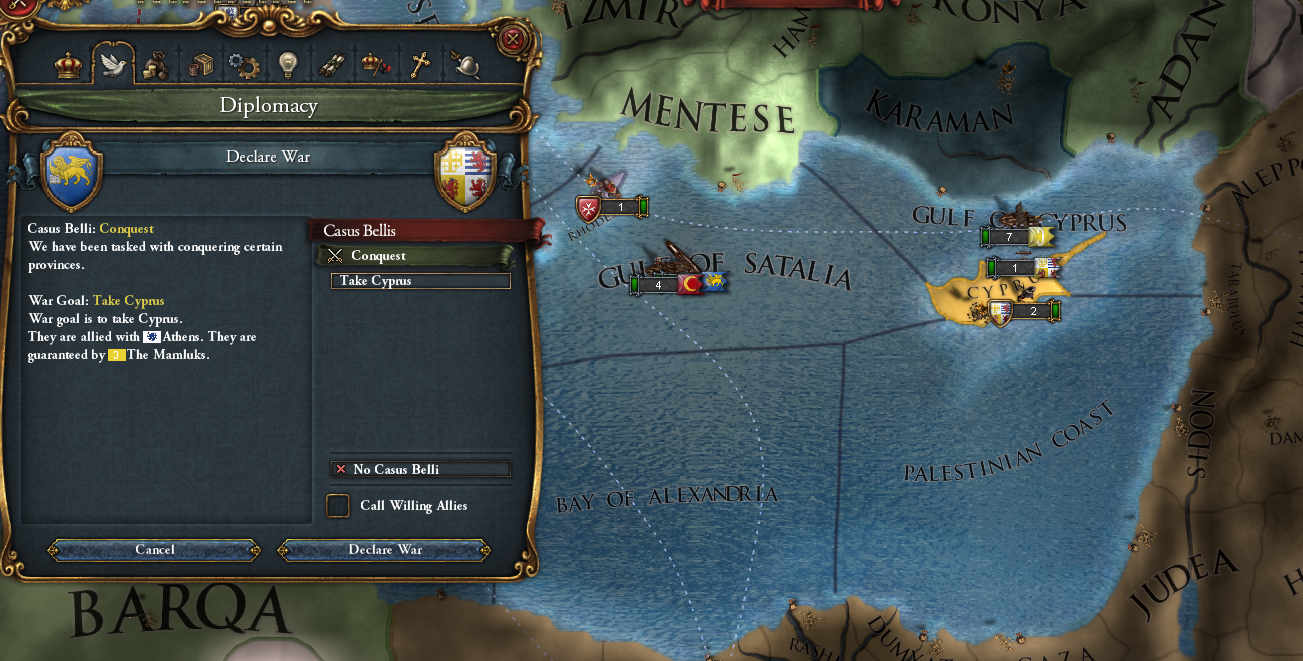Open the scrolls Missions tab
Screen dimensions: 1303x661
(x=331, y=65)
